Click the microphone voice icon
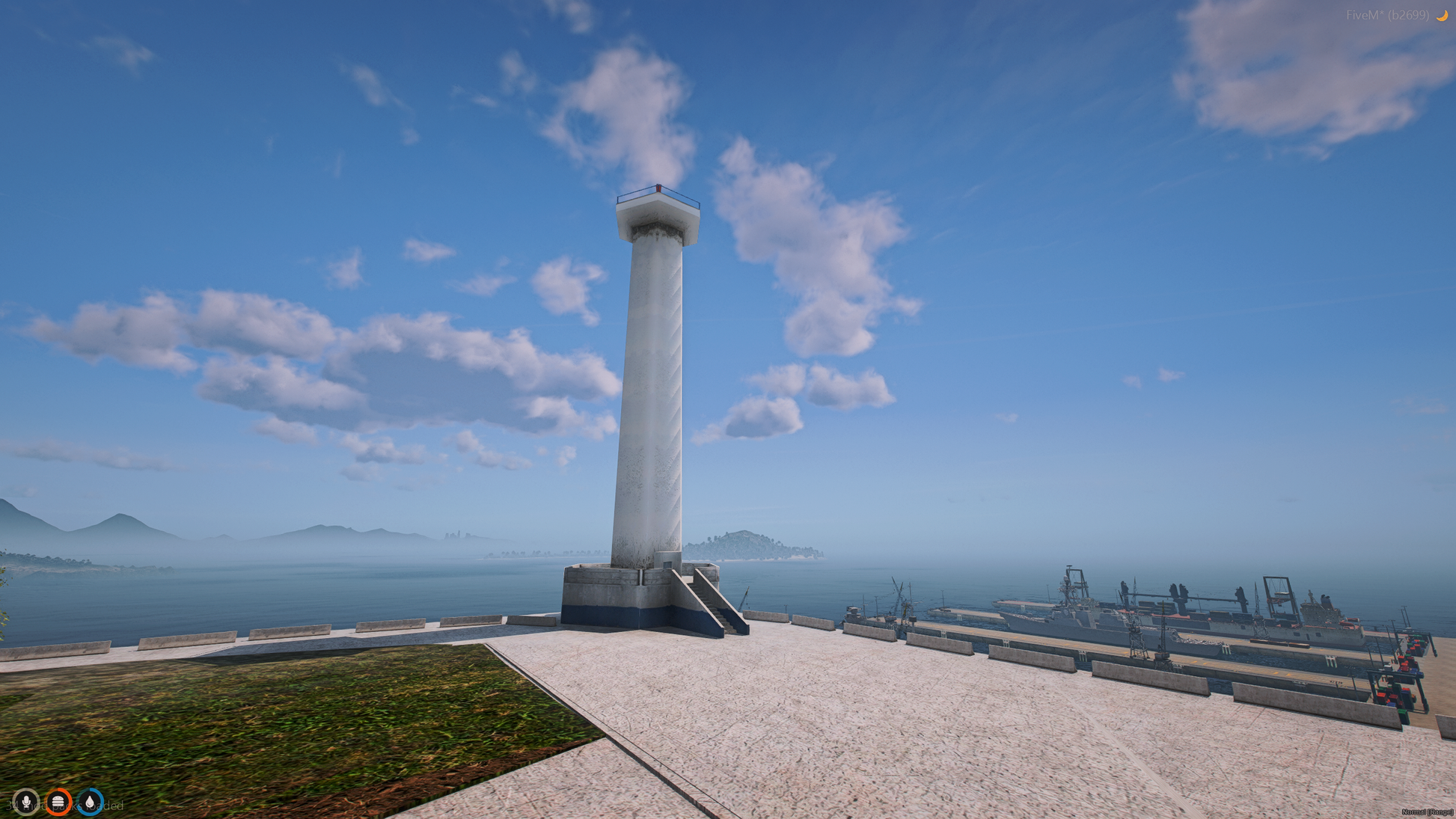The height and width of the screenshot is (819, 1456). click(26, 803)
